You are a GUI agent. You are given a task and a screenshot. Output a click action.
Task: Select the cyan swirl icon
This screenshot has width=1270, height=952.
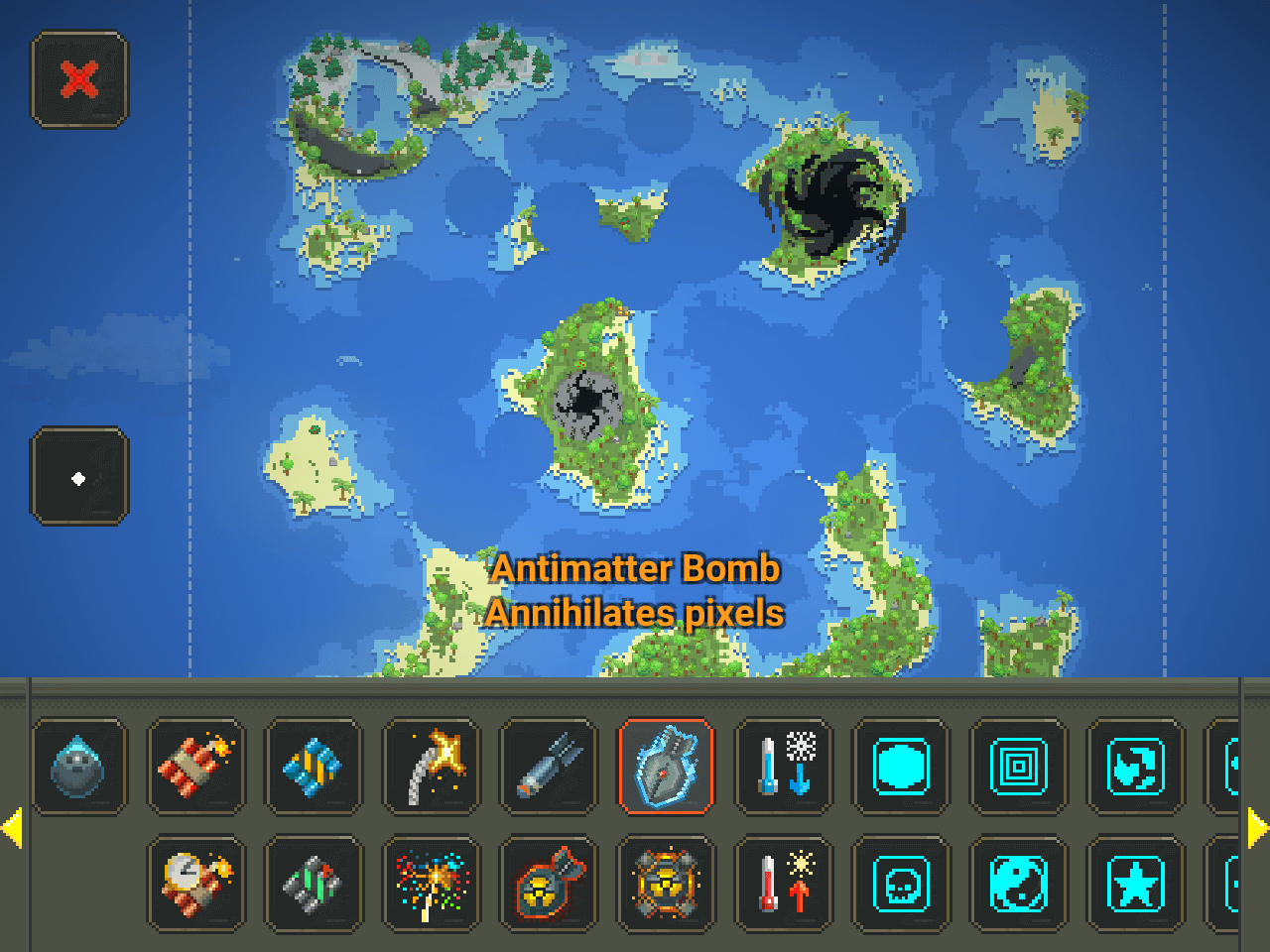pos(1135,767)
